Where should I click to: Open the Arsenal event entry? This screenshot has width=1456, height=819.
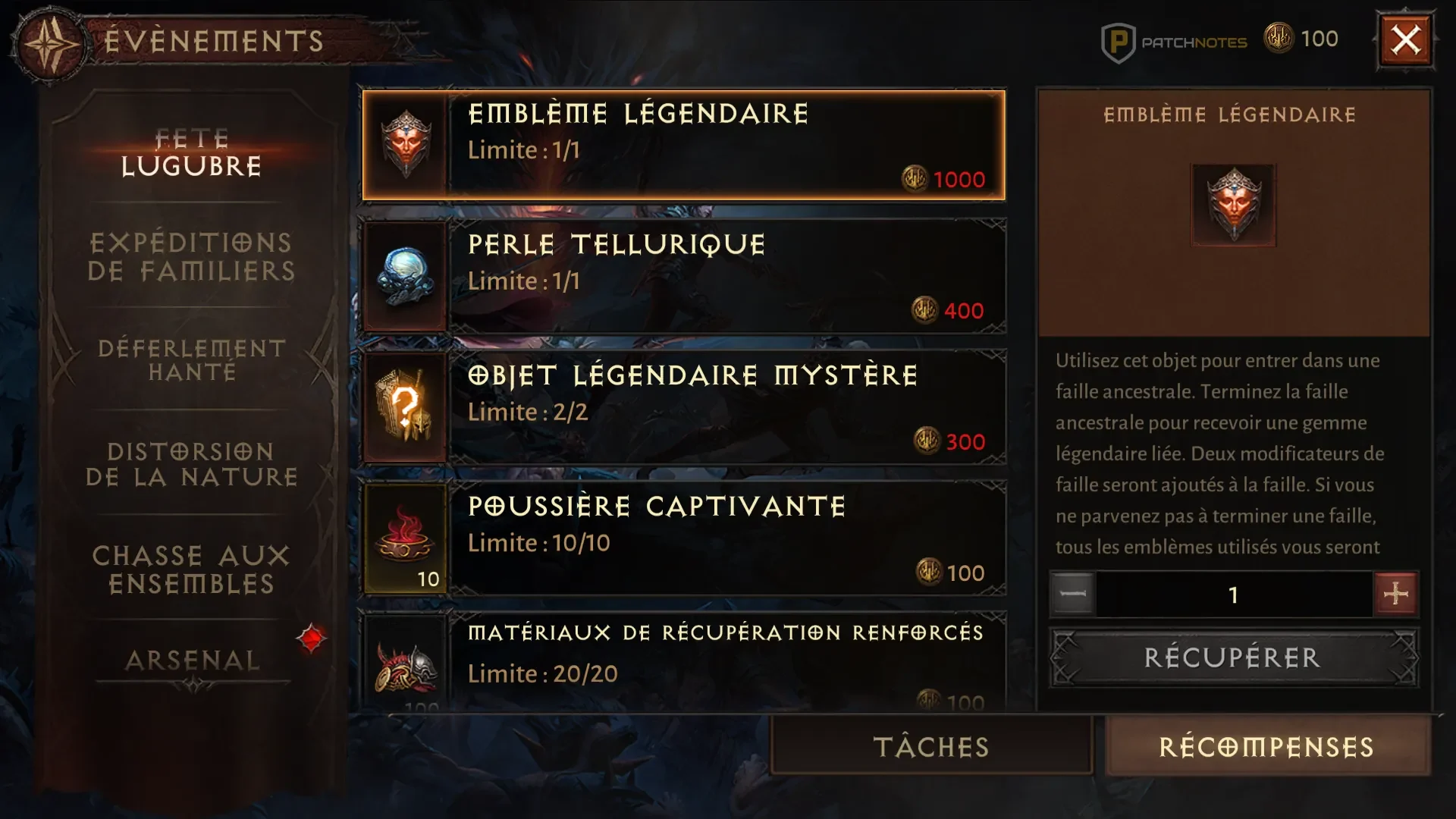tap(193, 661)
